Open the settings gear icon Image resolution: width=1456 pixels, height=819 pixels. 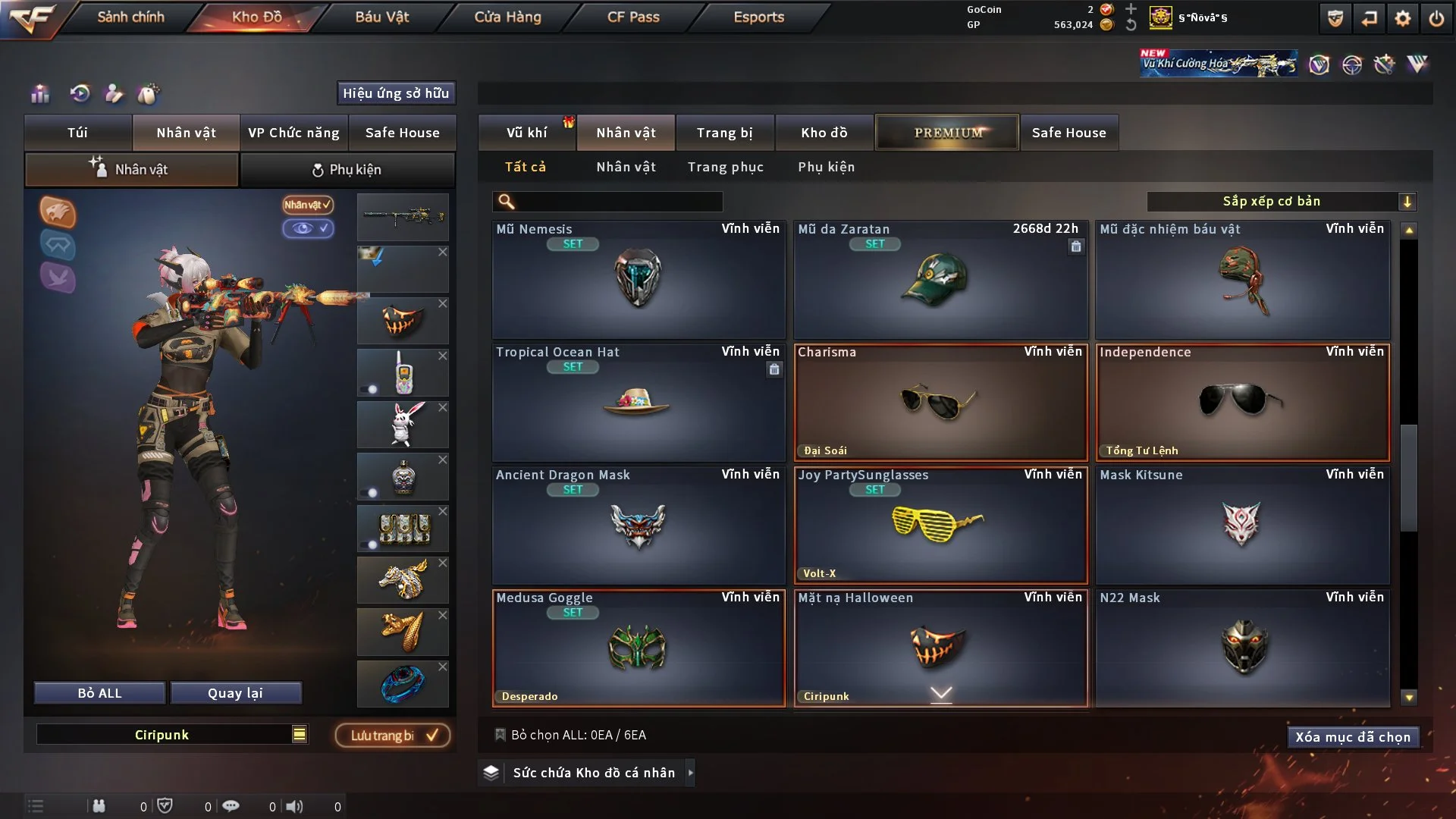(1403, 18)
